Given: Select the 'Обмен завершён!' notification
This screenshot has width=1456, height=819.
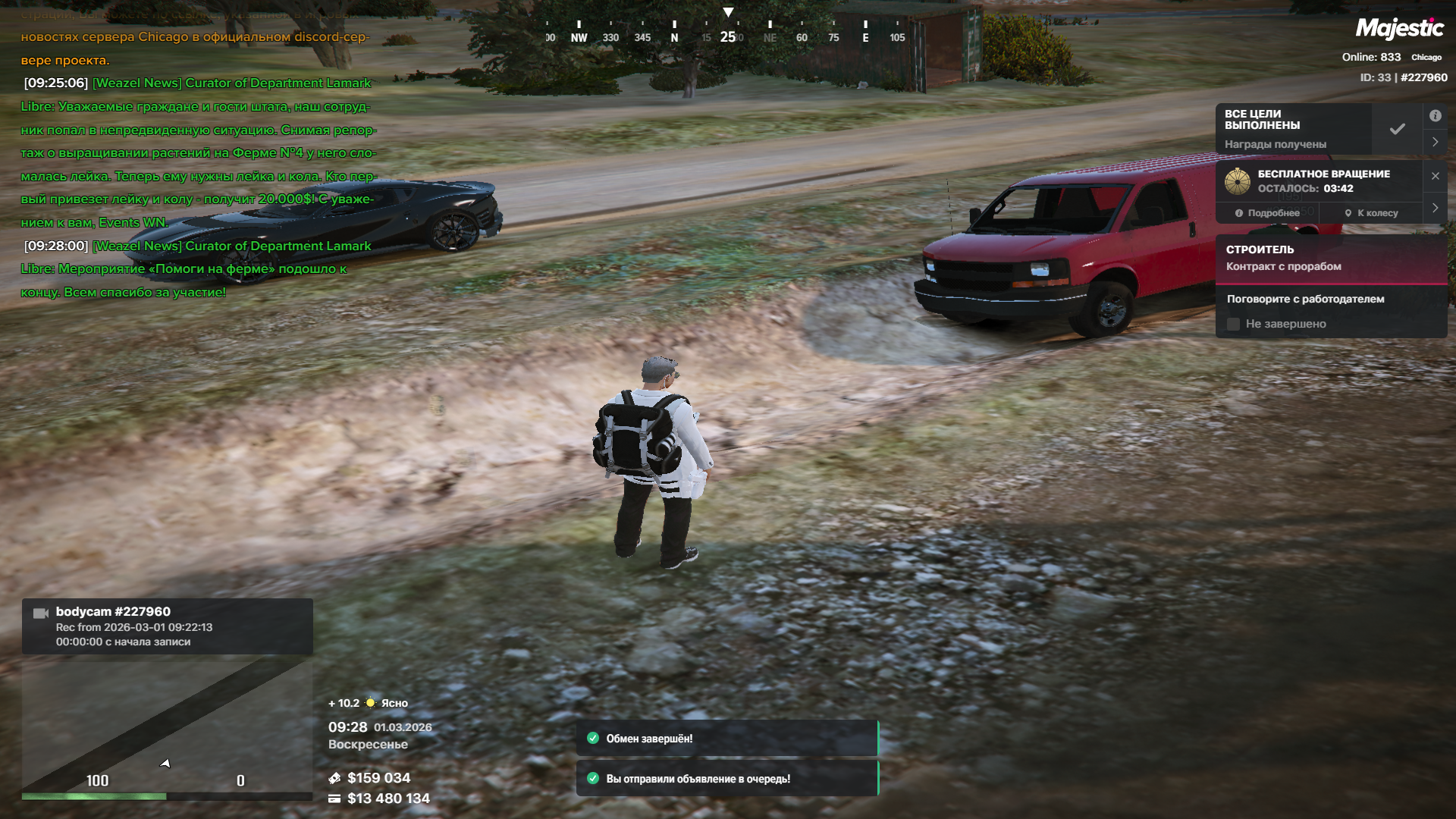Looking at the screenshot, I should 726,739.
